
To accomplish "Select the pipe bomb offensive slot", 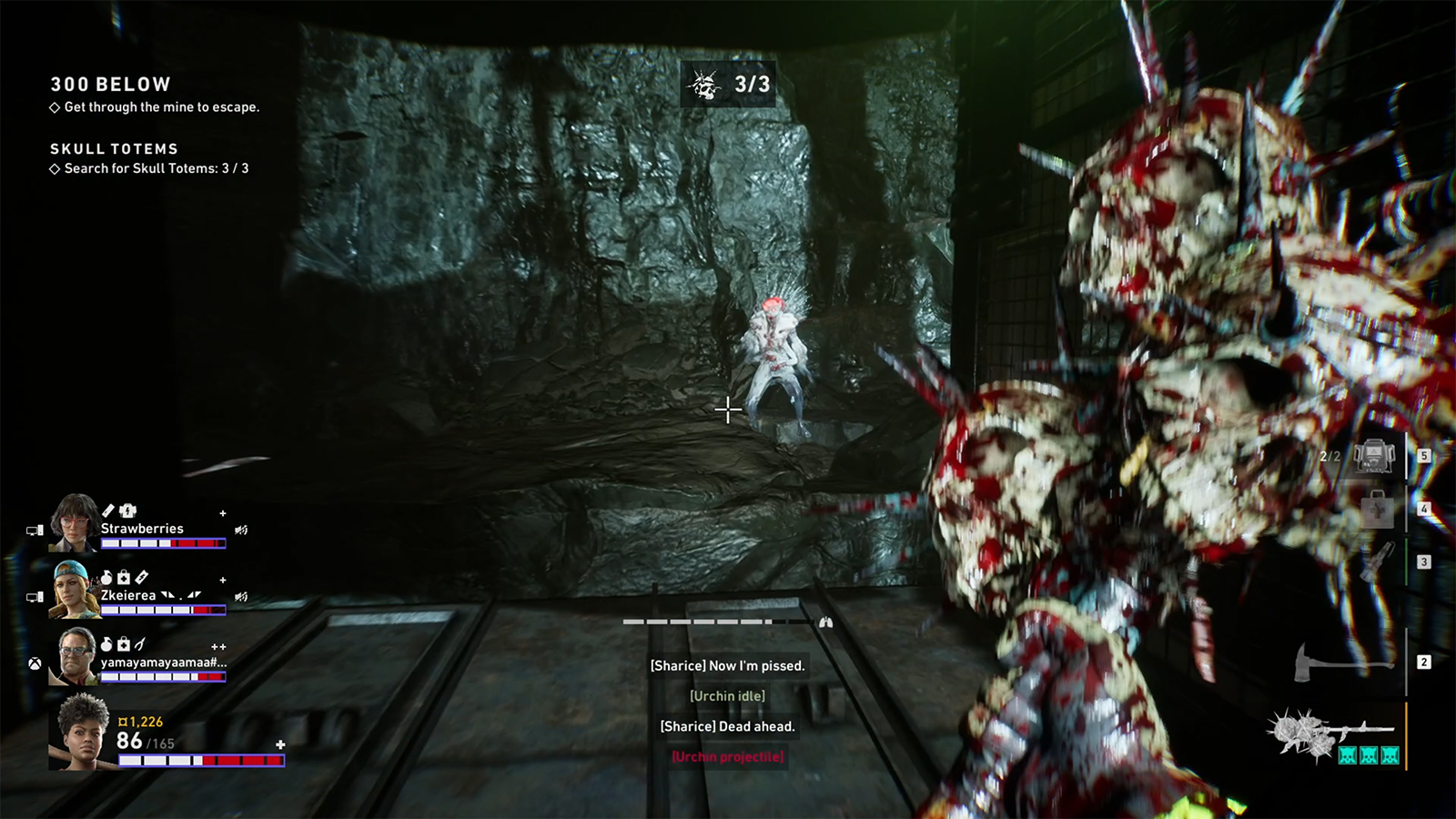I will click(1376, 562).
